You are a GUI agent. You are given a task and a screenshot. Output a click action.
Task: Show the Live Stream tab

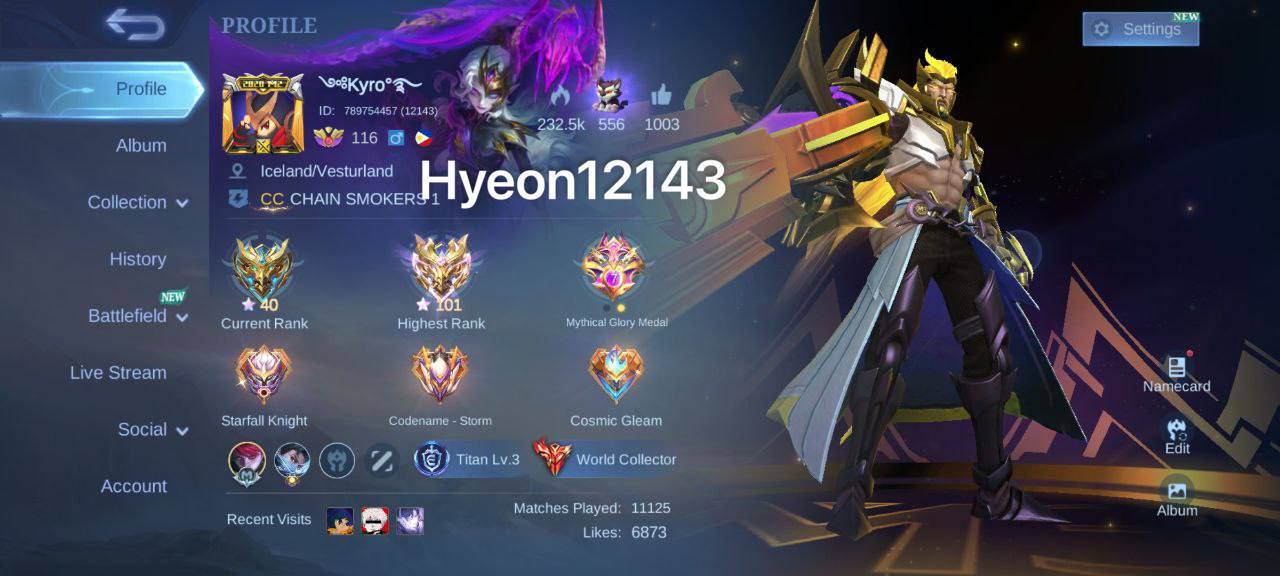pyautogui.click(x=118, y=372)
